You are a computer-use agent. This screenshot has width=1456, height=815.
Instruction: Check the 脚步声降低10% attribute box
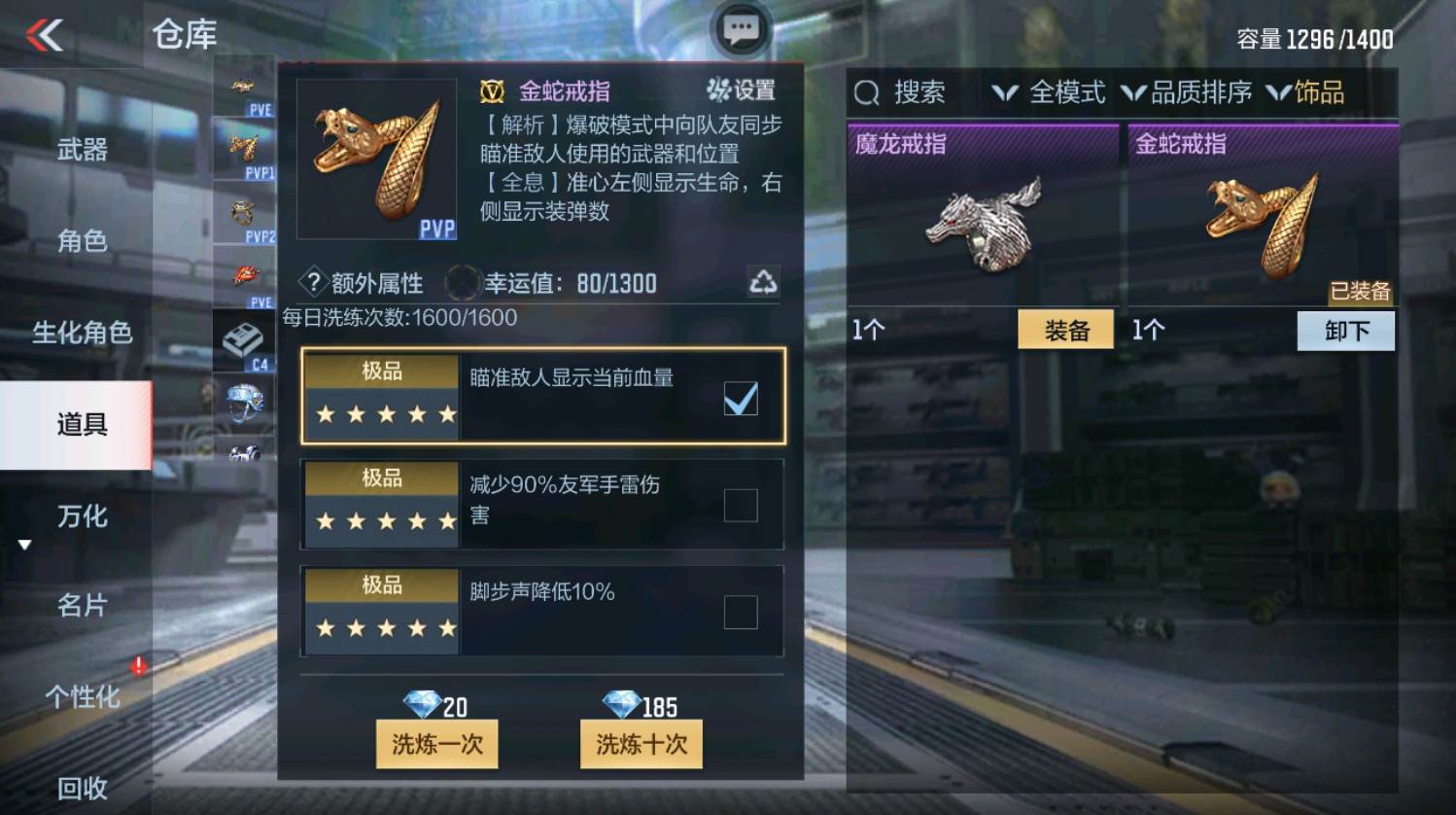pos(743,610)
